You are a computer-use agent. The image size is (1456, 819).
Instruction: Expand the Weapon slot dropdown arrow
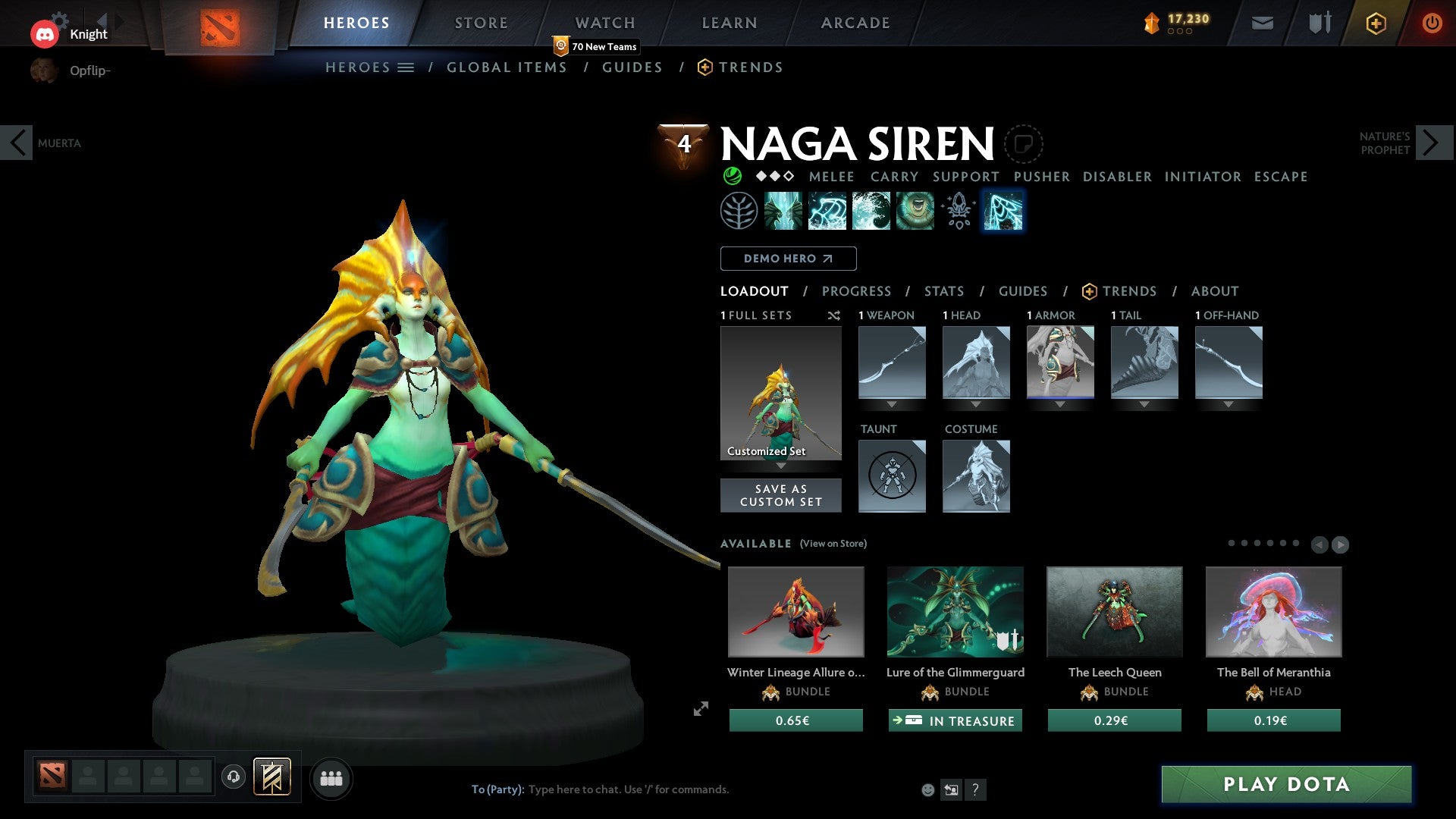pyautogui.click(x=892, y=404)
